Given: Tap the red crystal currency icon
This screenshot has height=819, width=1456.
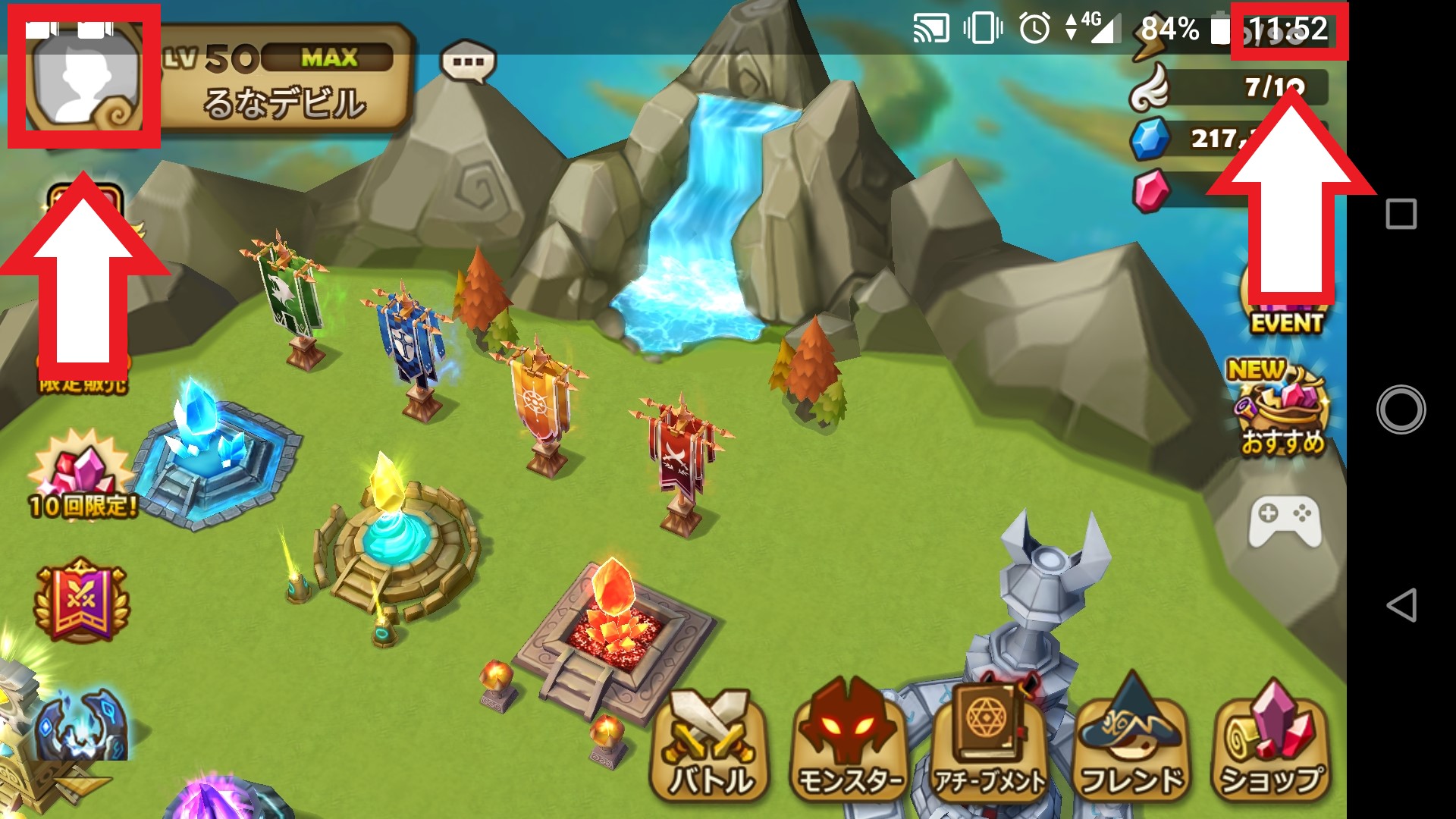Looking at the screenshot, I should (1151, 190).
